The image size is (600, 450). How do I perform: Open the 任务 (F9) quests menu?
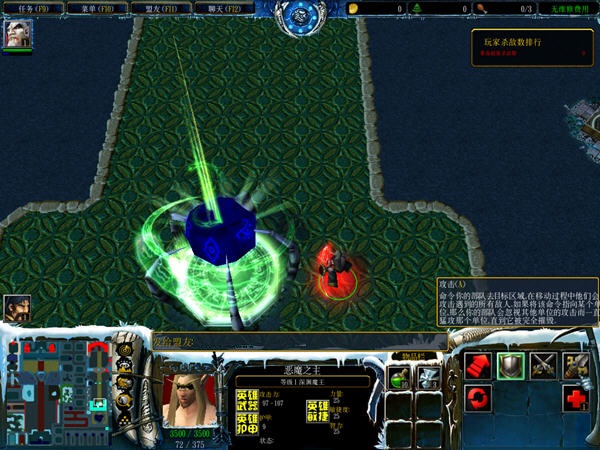click(32, 8)
